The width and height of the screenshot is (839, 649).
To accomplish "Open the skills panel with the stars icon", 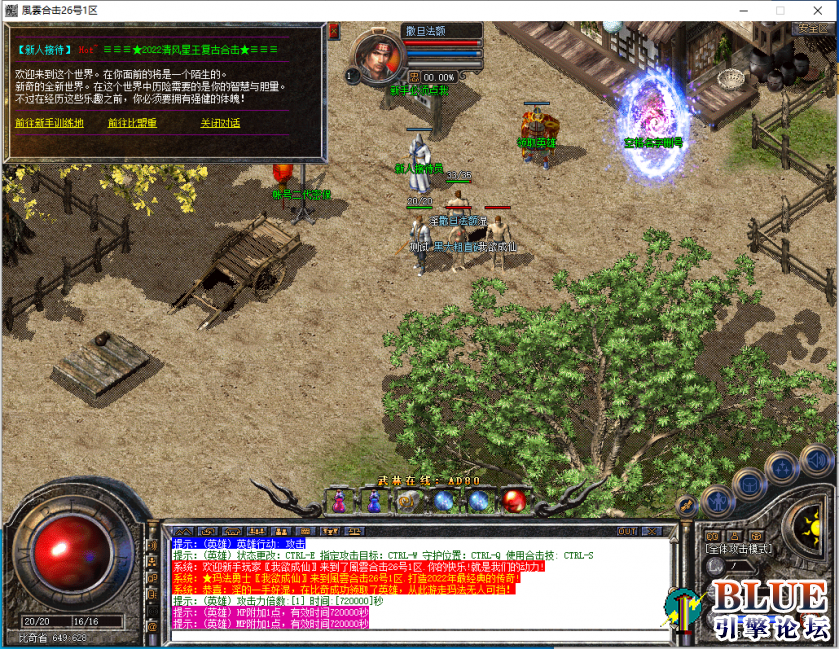I will pos(782,467).
